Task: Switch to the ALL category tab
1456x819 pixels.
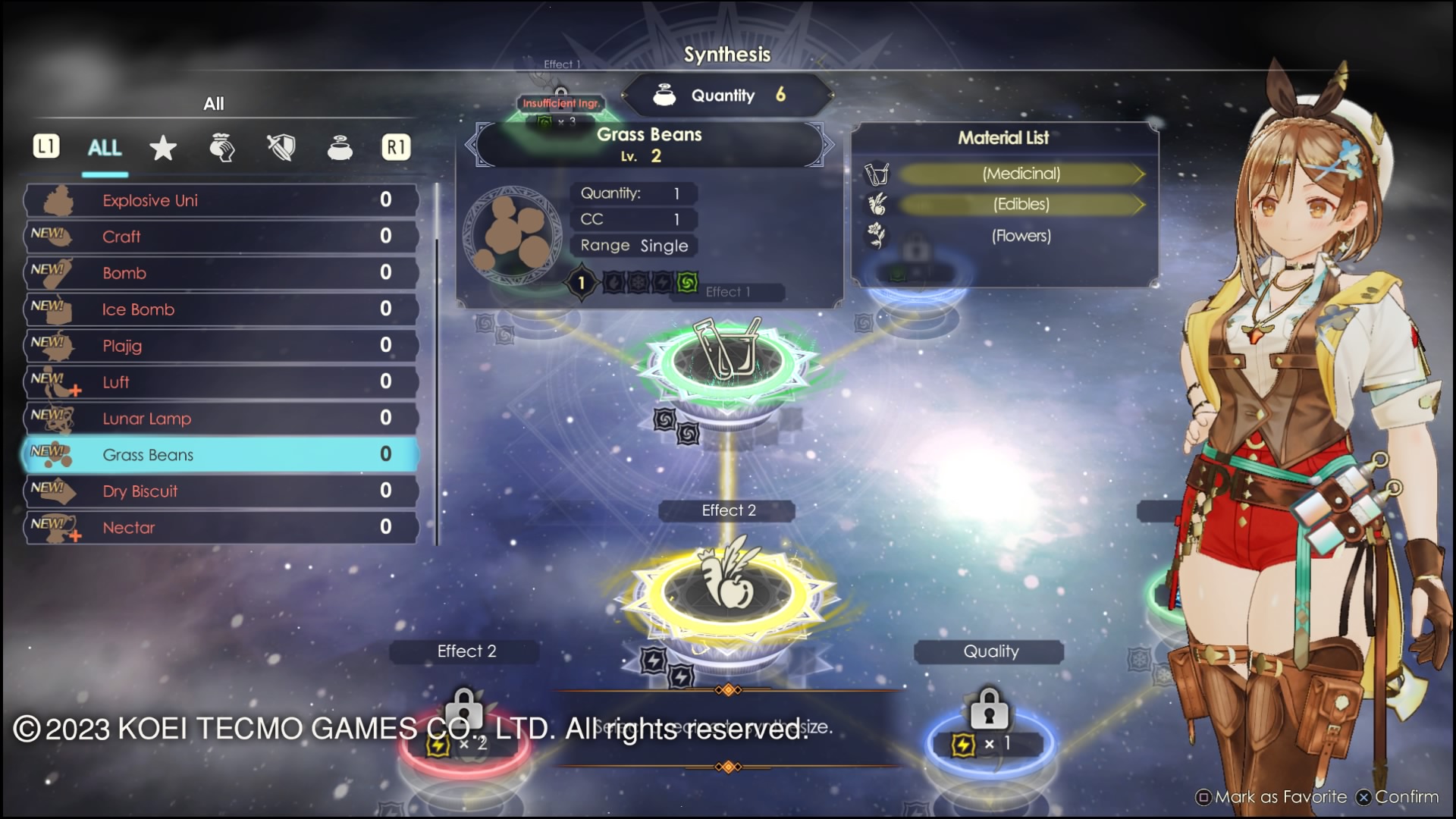Action: coord(105,148)
